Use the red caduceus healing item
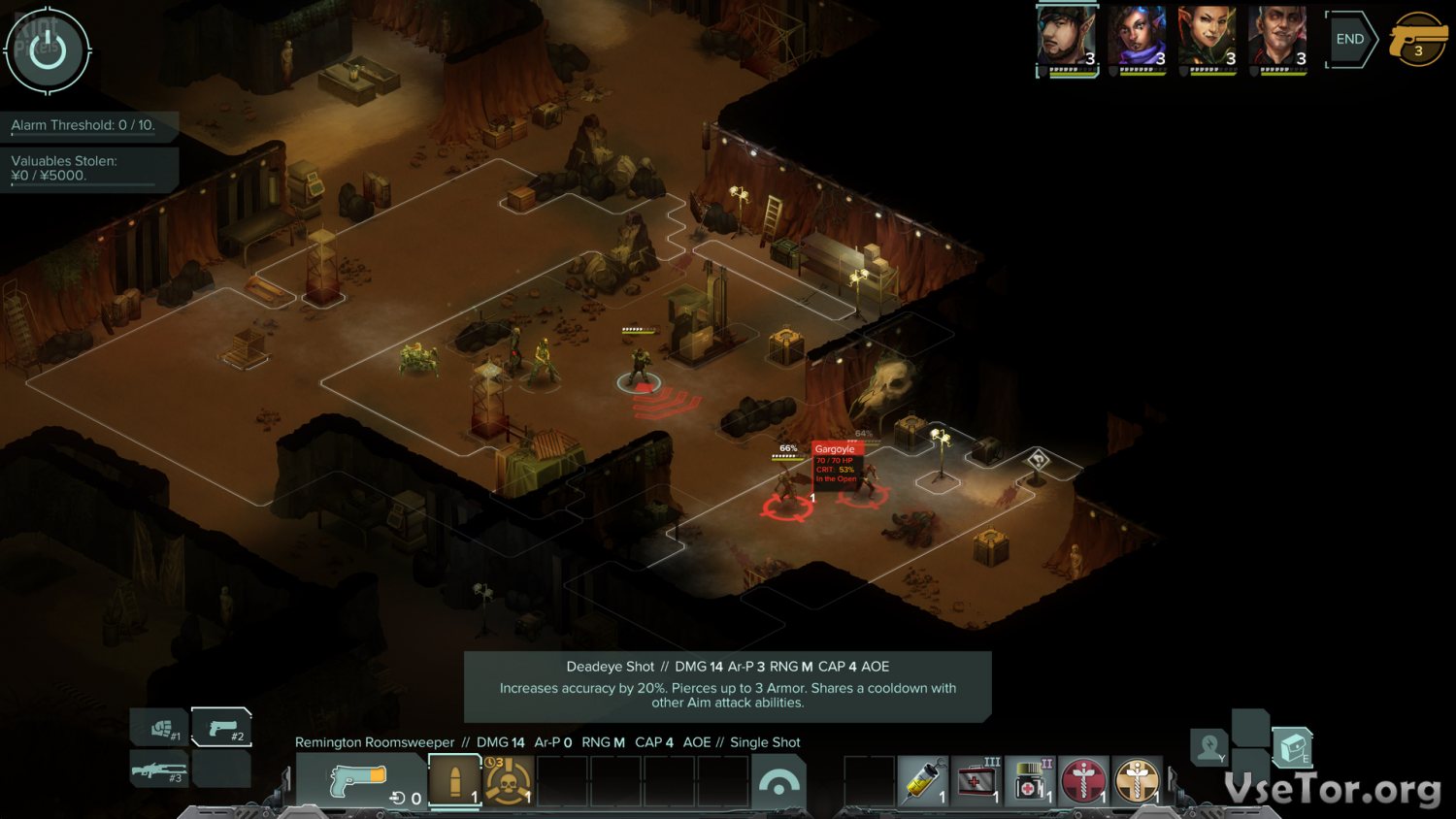The width and height of the screenshot is (1456, 819). click(x=1083, y=781)
